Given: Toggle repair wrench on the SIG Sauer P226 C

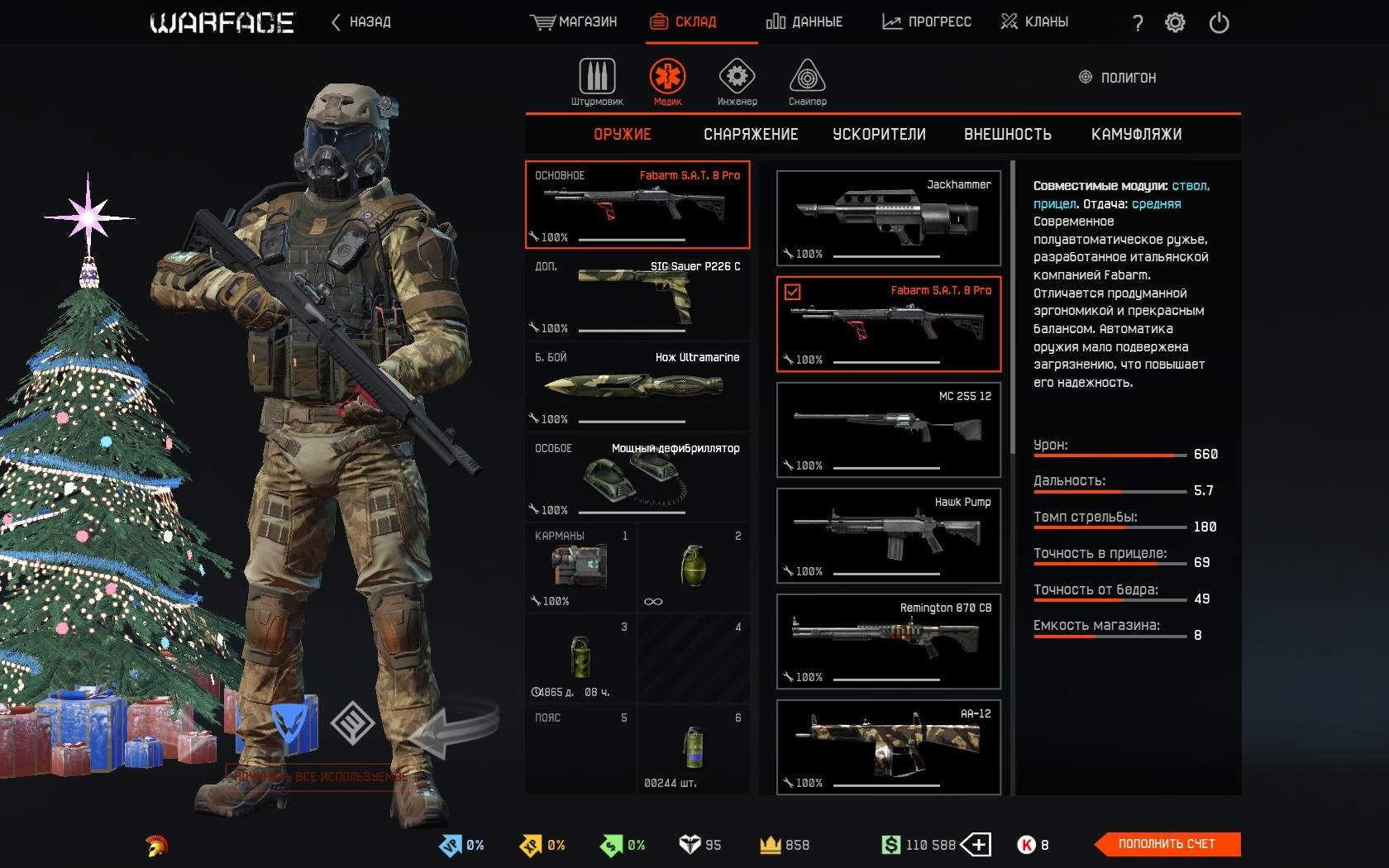Looking at the screenshot, I should [x=533, y=329].
